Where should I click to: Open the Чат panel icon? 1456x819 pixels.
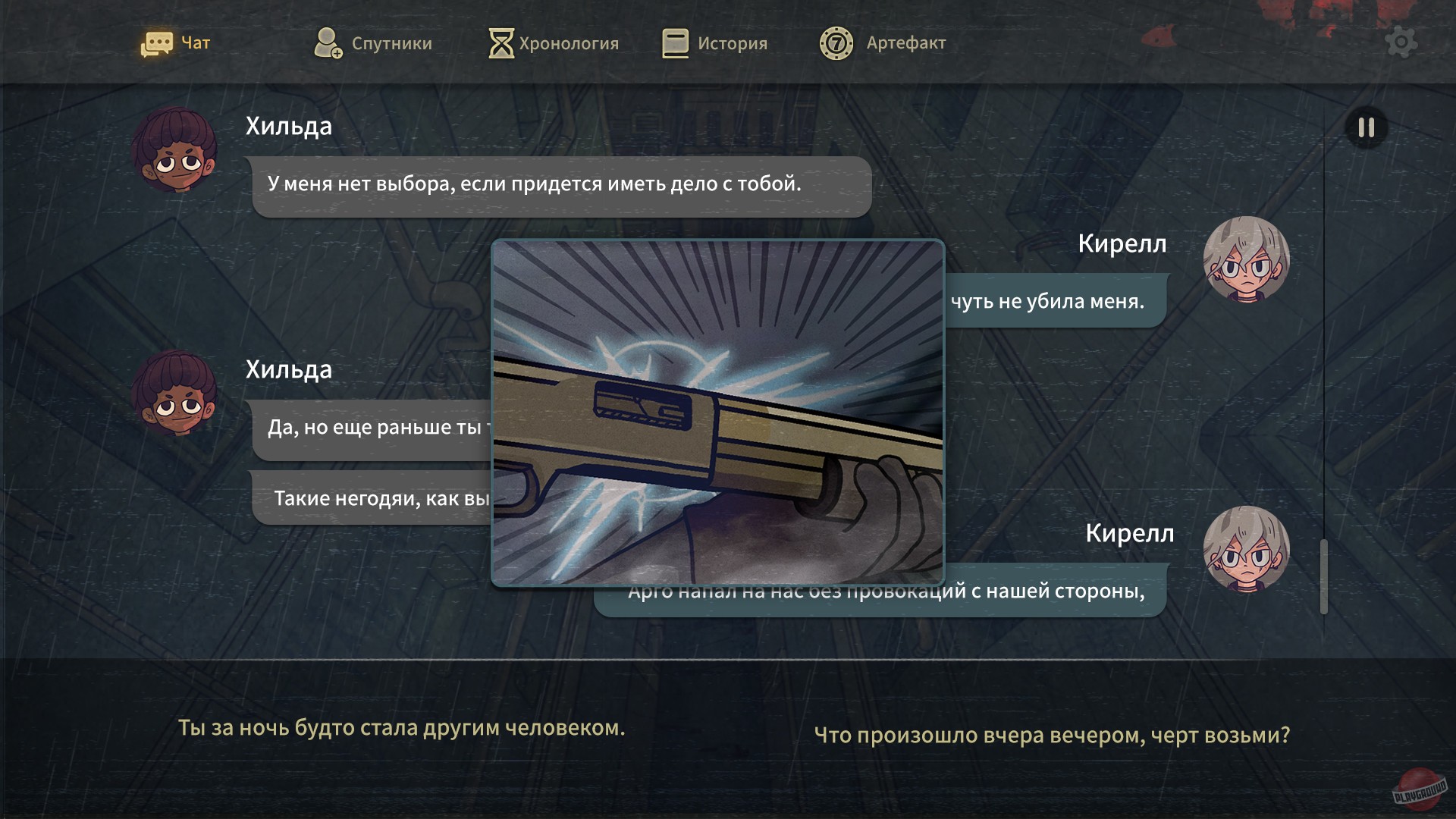pos(158,42)
